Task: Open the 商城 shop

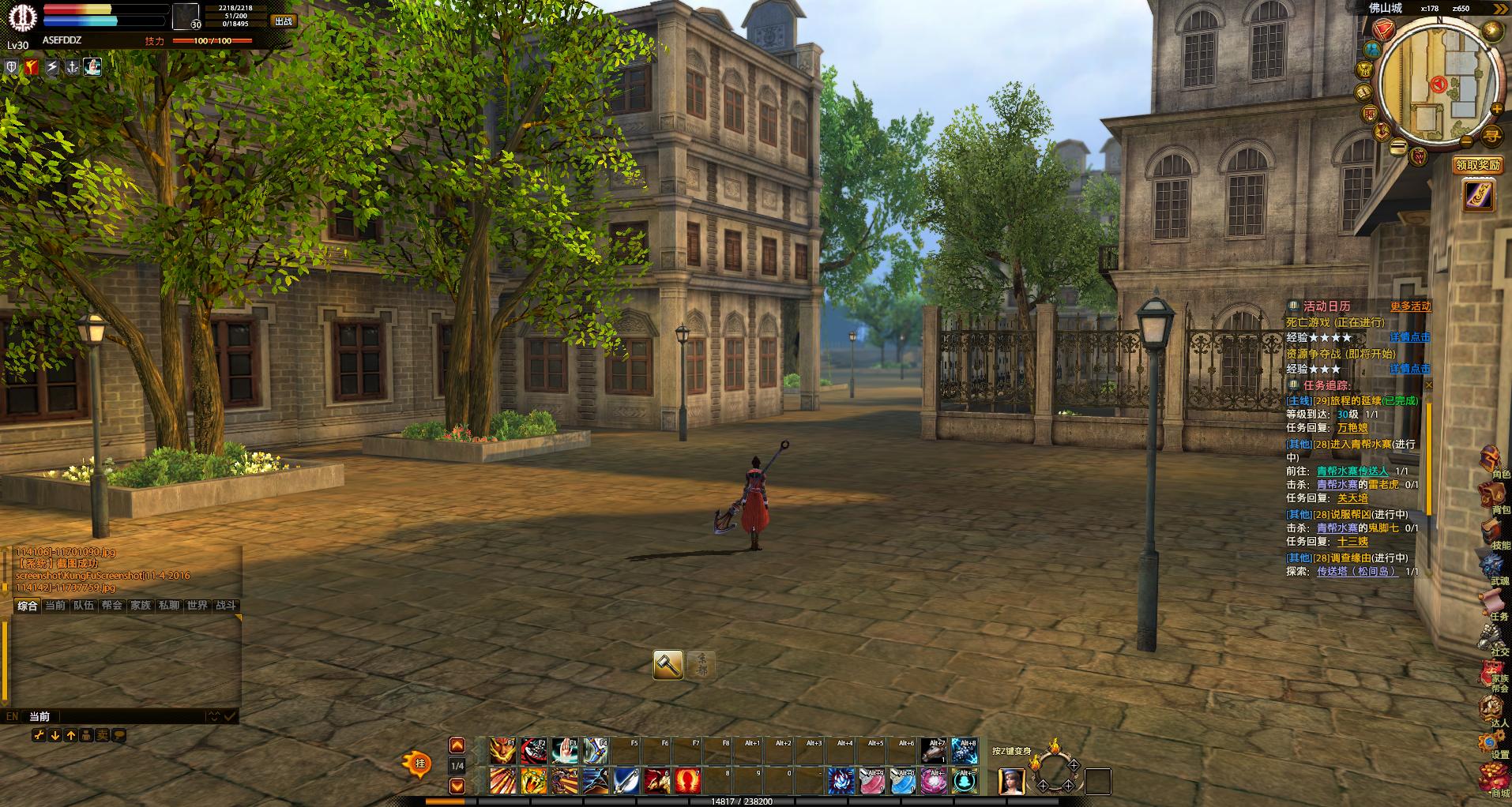Action: 1491,779
